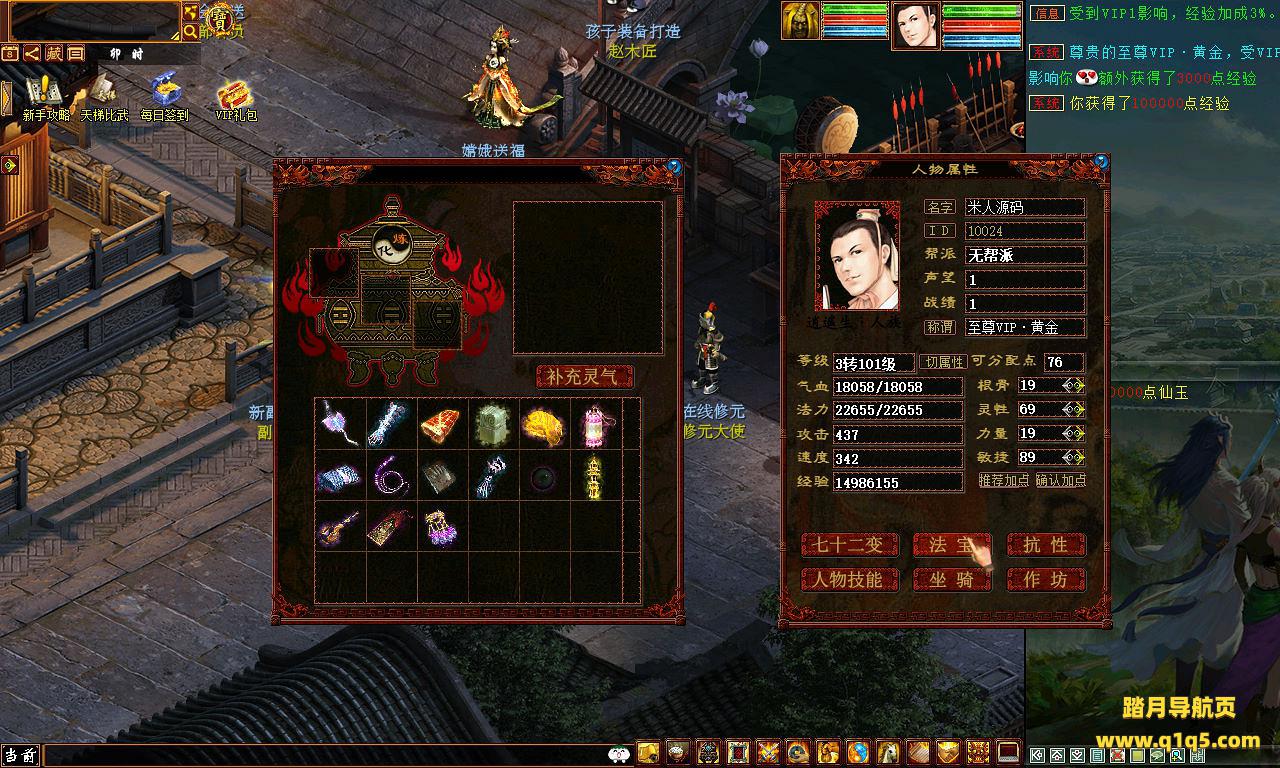Click the horse icon in bottom toolbar
This screenshot has height=768, width=1280.
point(888,752)
